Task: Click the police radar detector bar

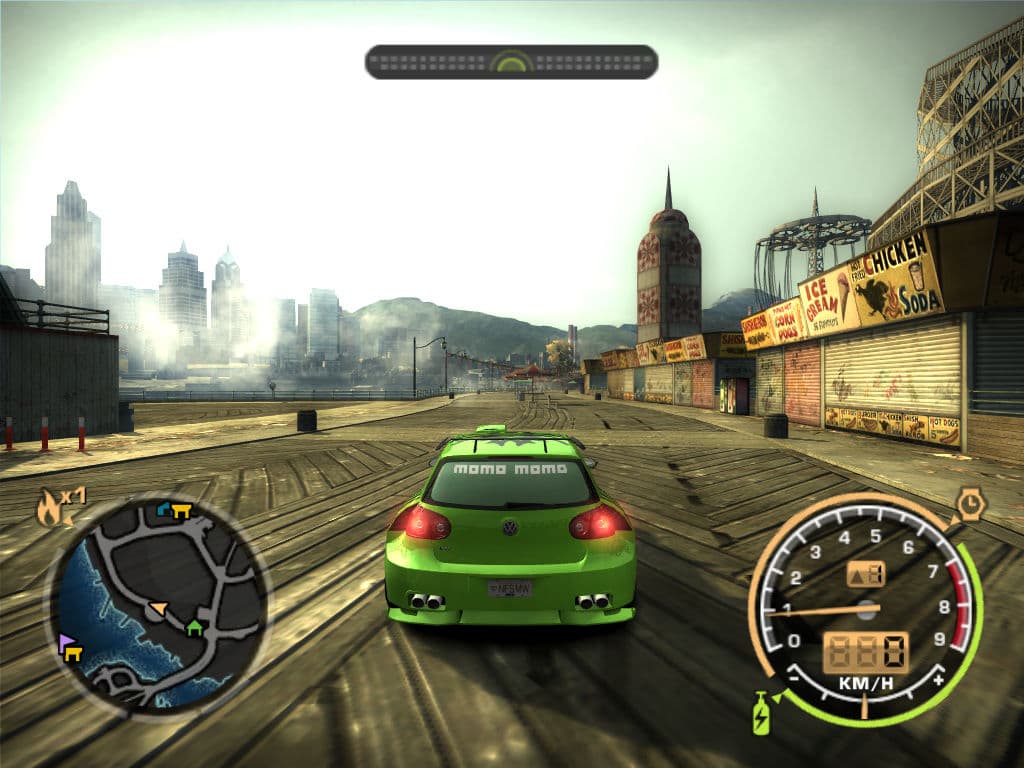Action: coord(511,62)
